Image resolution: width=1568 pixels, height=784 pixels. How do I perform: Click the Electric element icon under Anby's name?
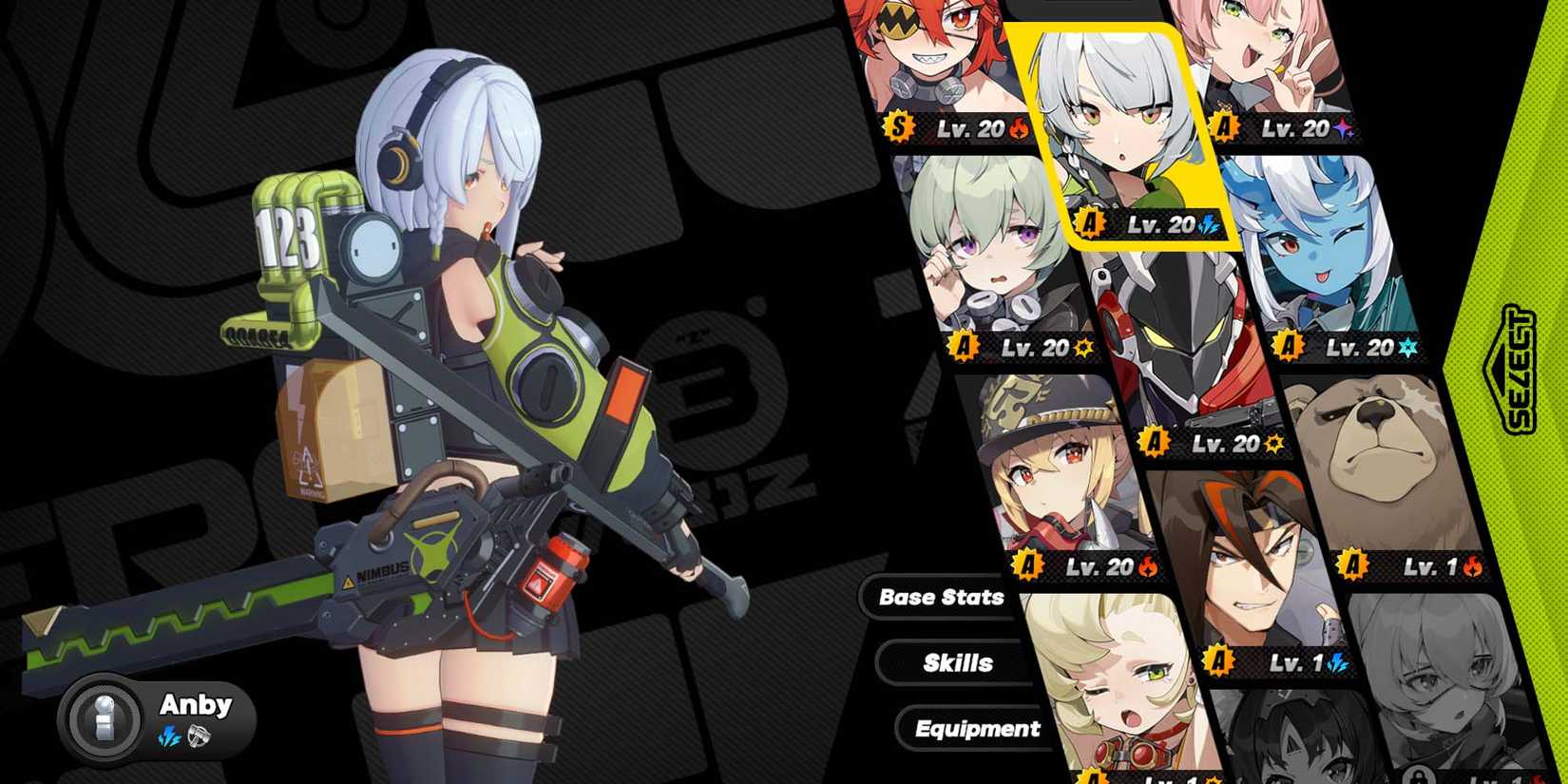click(169, 737)
